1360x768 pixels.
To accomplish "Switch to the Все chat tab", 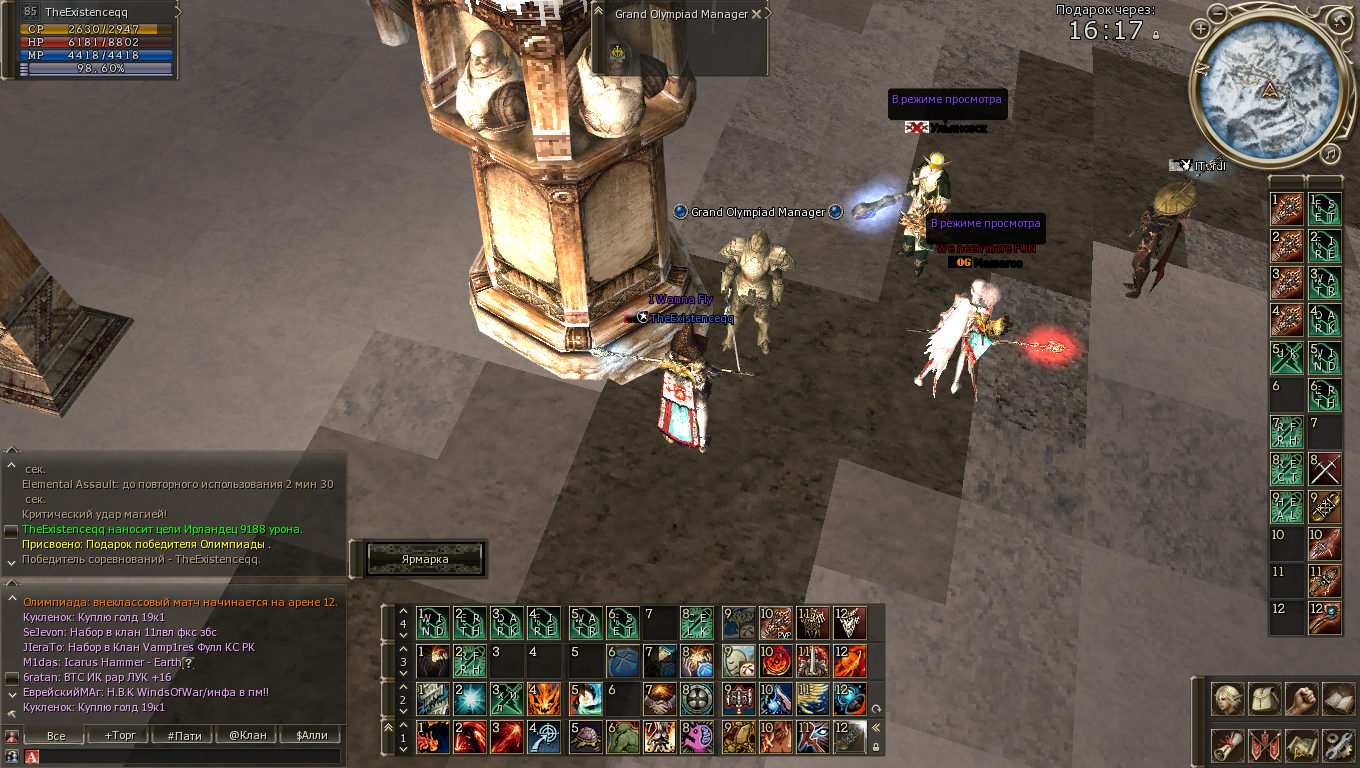I will 56,736.
